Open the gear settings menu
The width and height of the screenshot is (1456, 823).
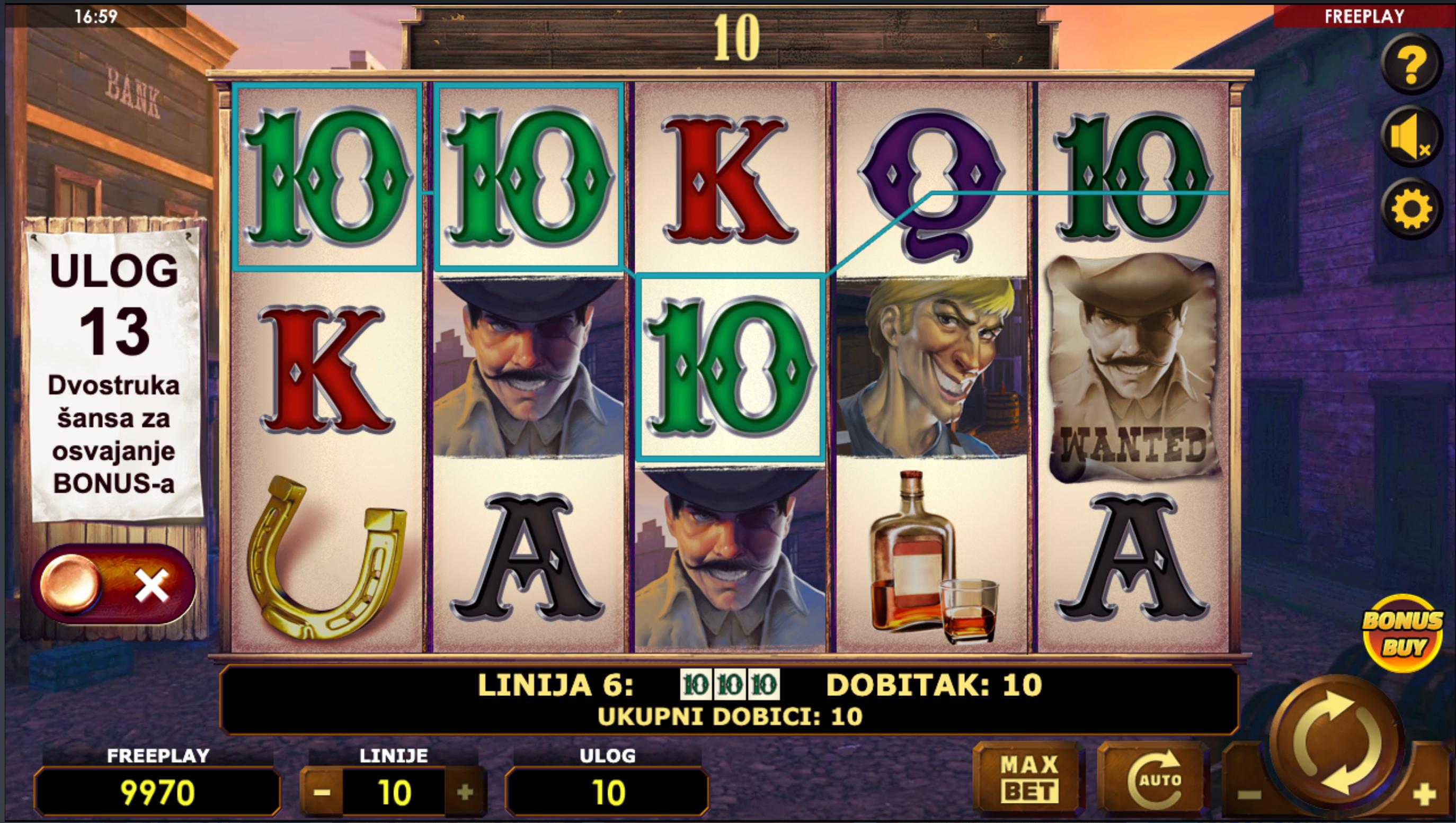(x=1411, y=209)
